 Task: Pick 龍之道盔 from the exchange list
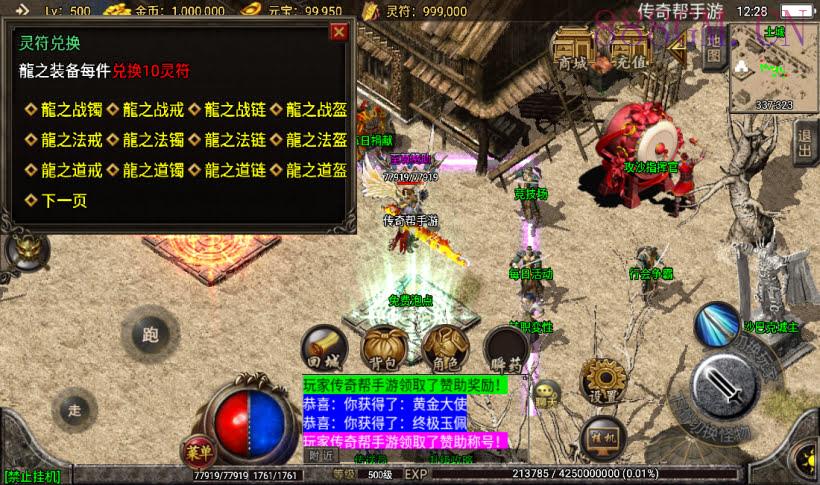coord(315,169)
